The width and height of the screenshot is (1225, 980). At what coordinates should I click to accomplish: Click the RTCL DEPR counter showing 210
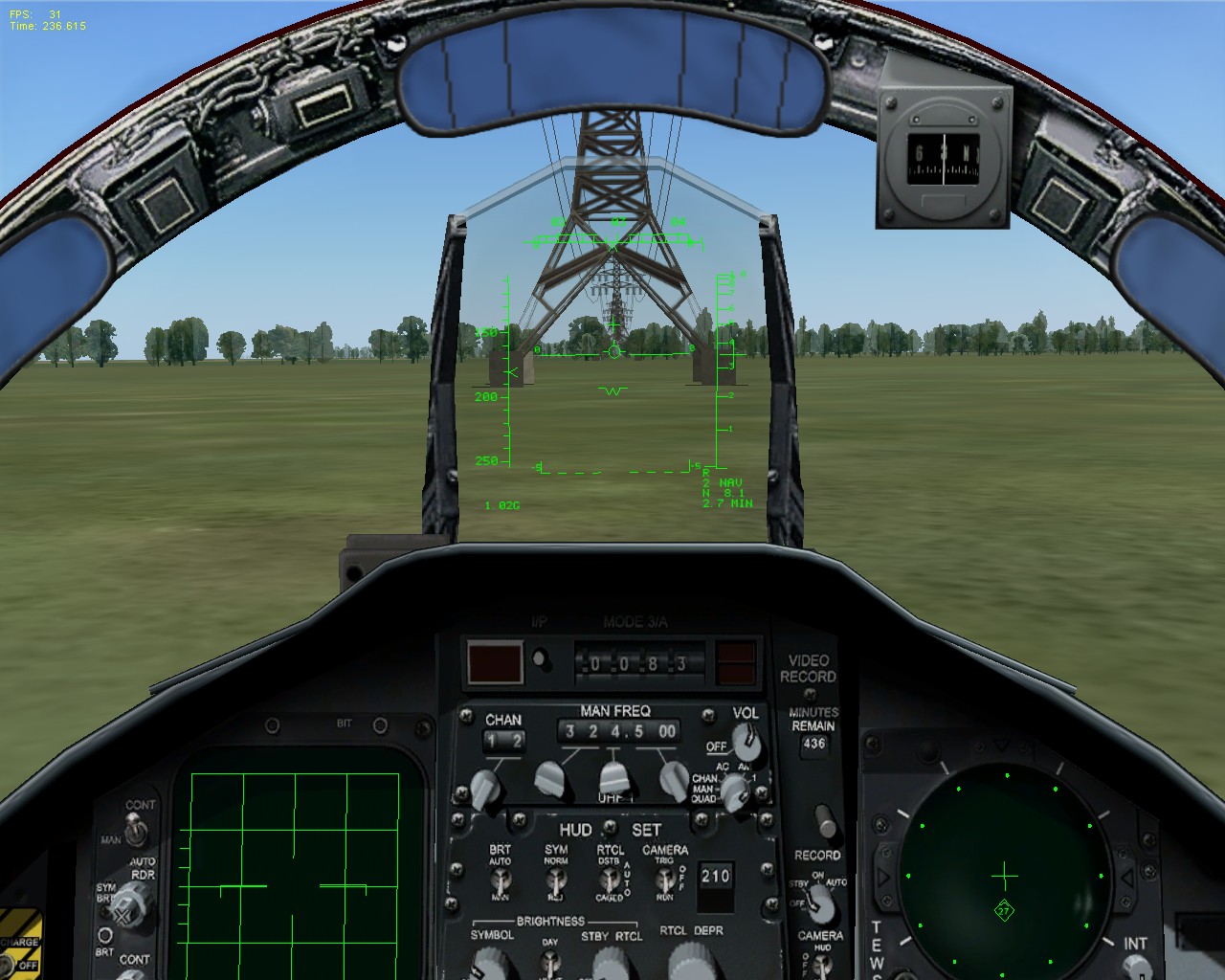(714, 874)
